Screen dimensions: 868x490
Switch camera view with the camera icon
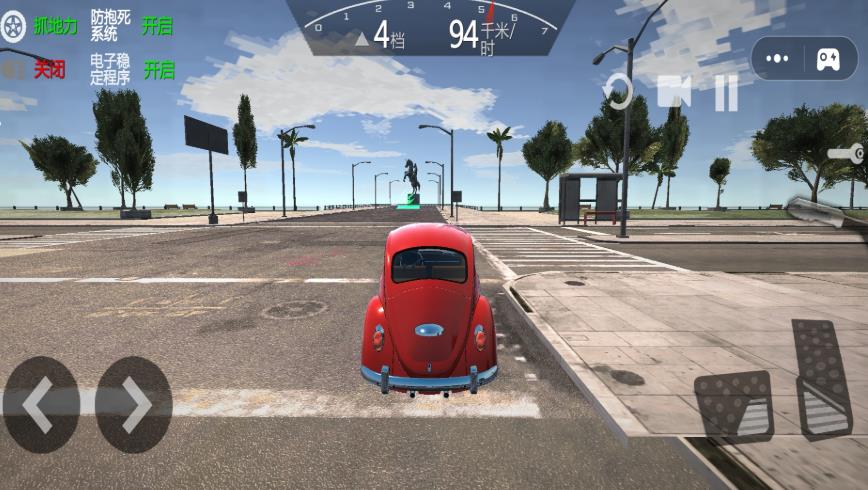[x=674, y=91]
